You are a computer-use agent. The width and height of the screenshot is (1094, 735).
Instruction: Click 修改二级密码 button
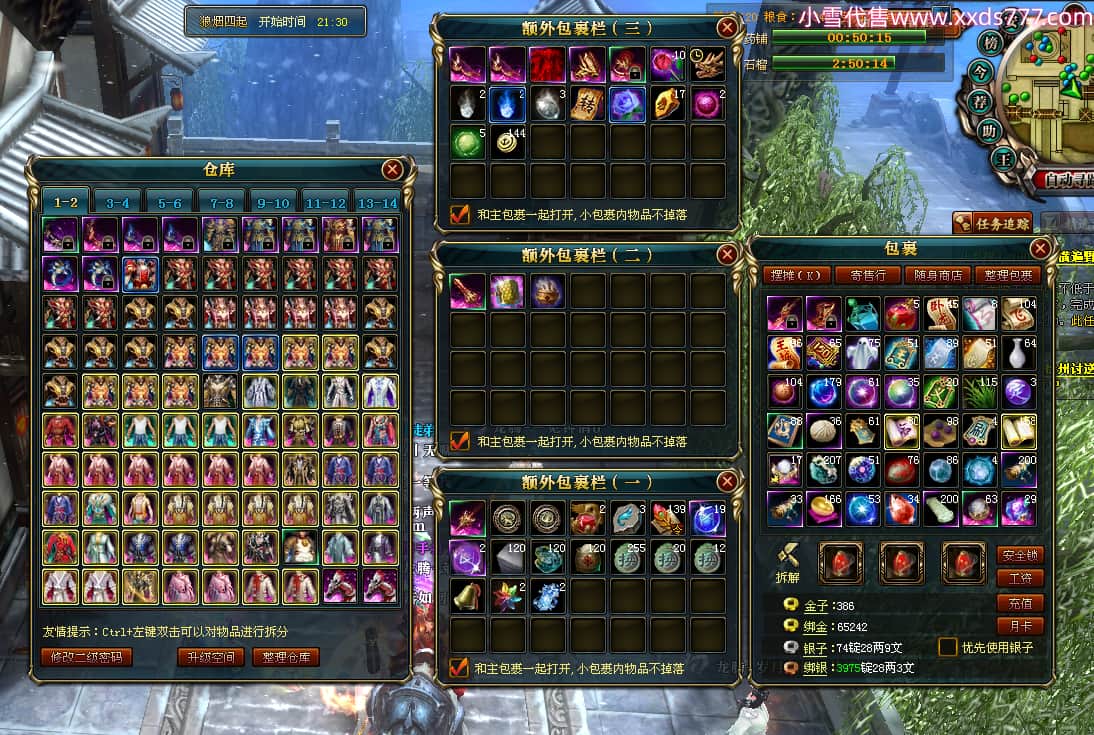[x=87, y=657]
